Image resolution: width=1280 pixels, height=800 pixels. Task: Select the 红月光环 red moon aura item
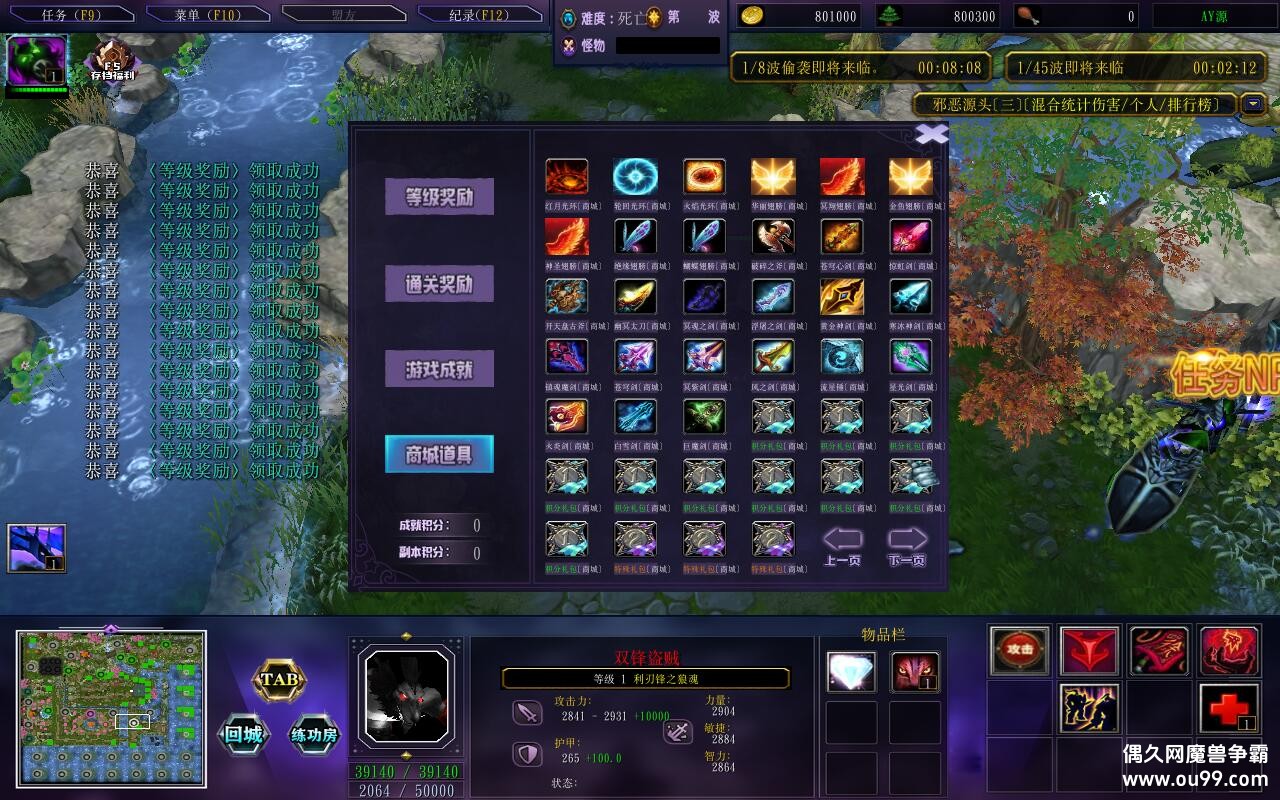pyautogui.click(x=566, y=177)
